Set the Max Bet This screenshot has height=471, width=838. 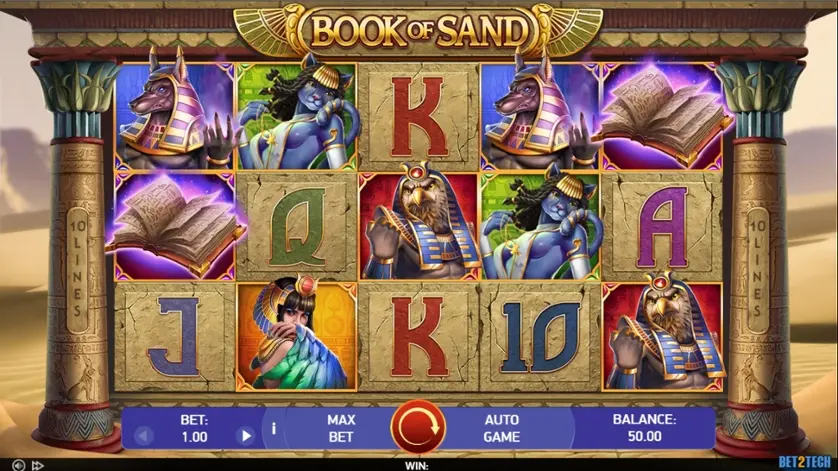click(341, 428)
